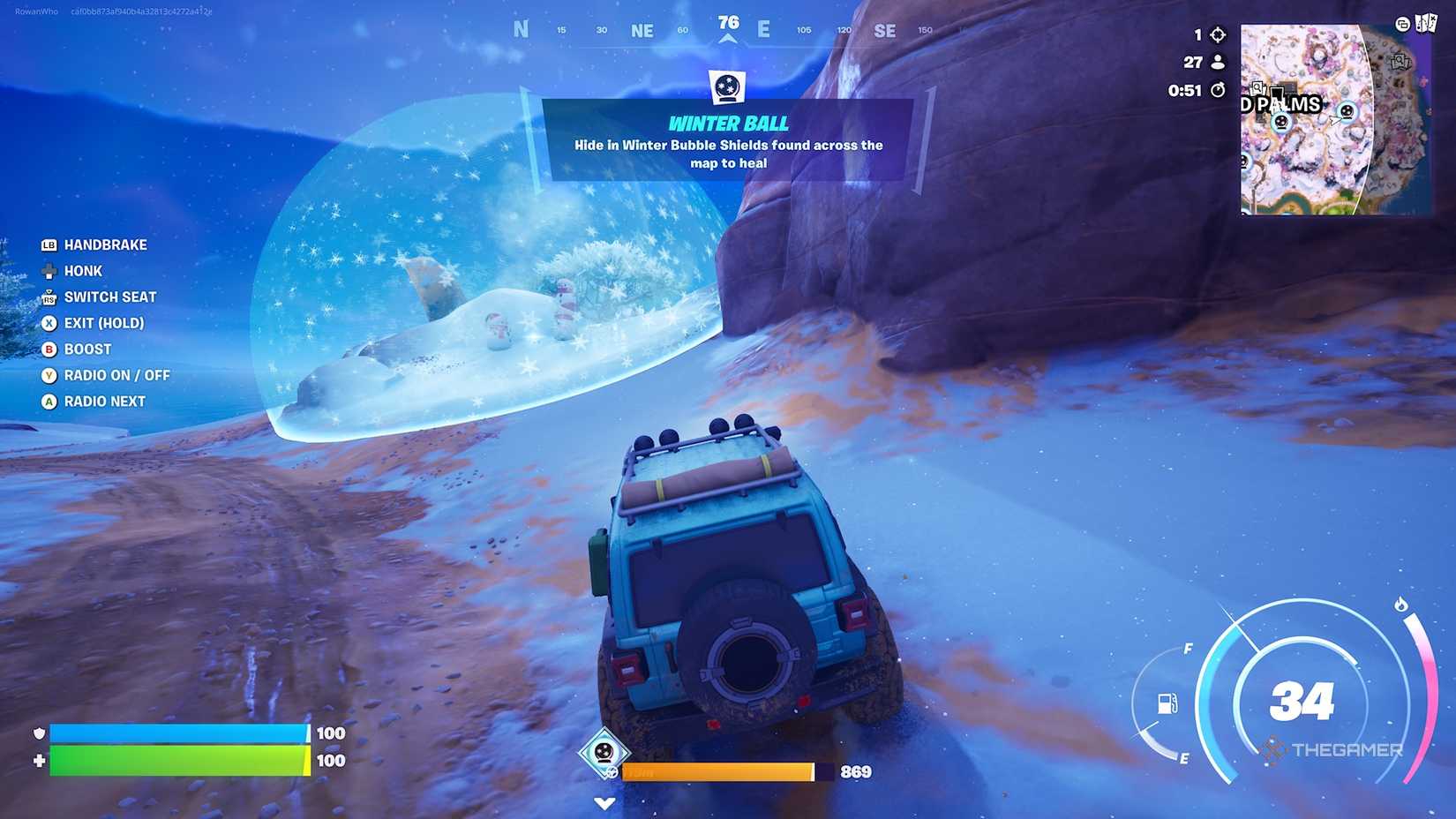Click the Winter Ball banner text

click(x=728, y=124)
